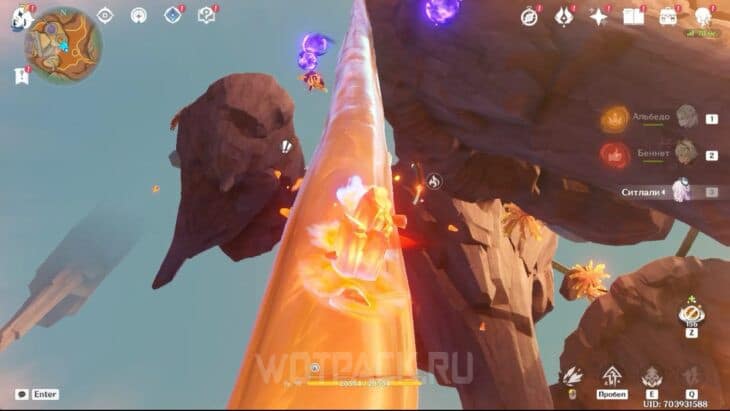Activate the elemental burst icon
The height and width of the screenshot is (411, 730).
coord(691,376)
